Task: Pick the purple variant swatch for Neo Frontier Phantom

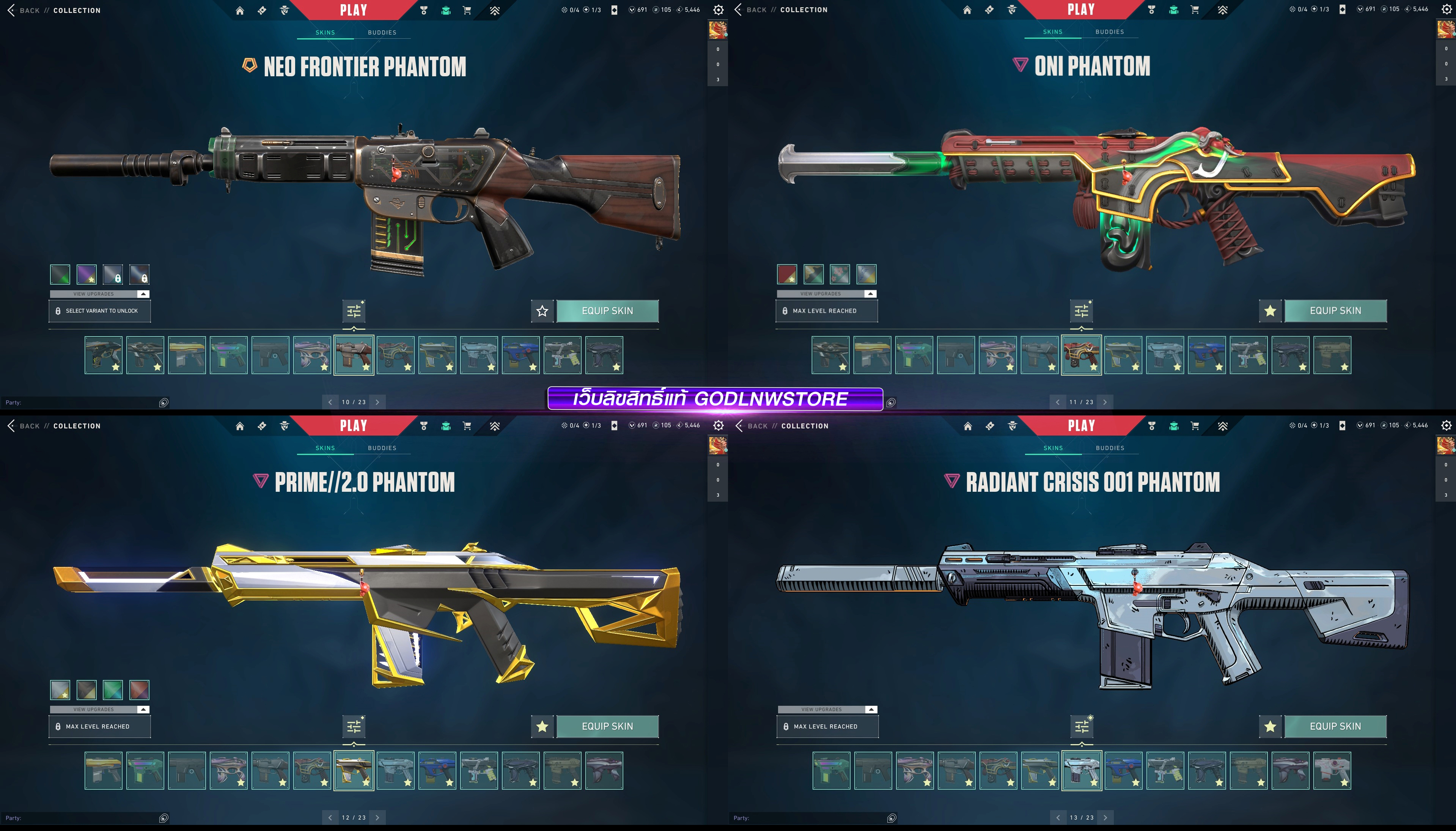Action: pyautogui.click(x=87, y=274)
